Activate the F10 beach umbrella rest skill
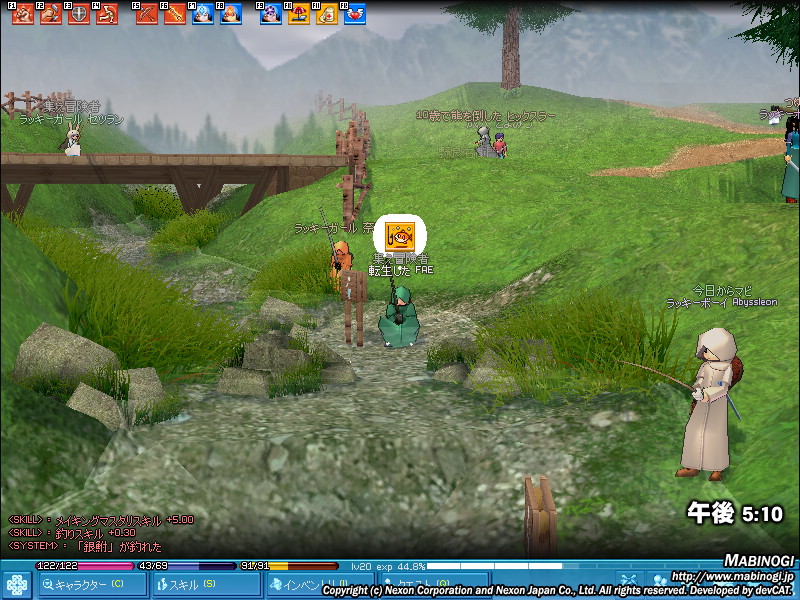800x600 pixels. click(x=298, y=14)
